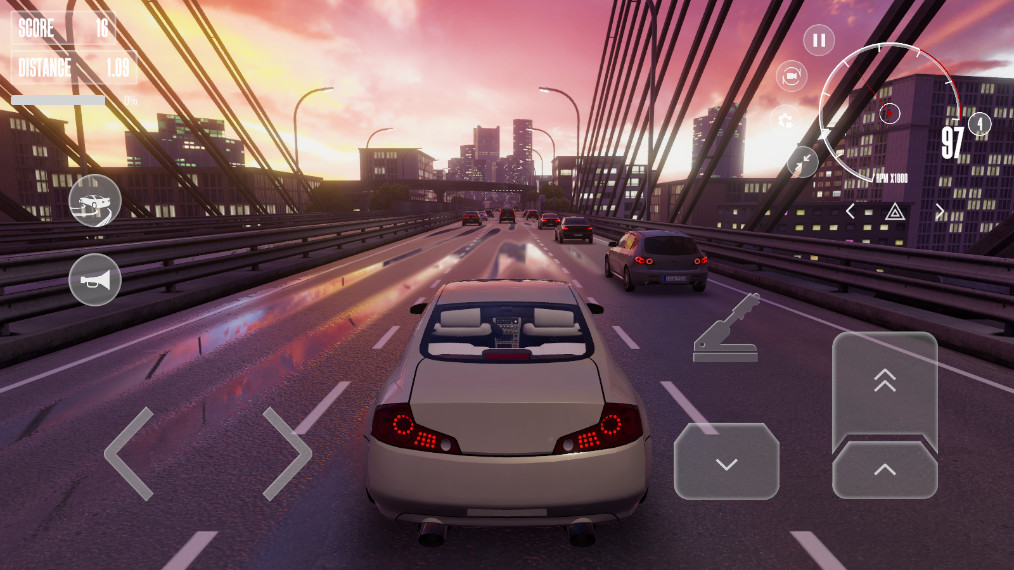The image size is (1014, 570).
Task: Activate the left turn signal
Action: pos(850,211)
